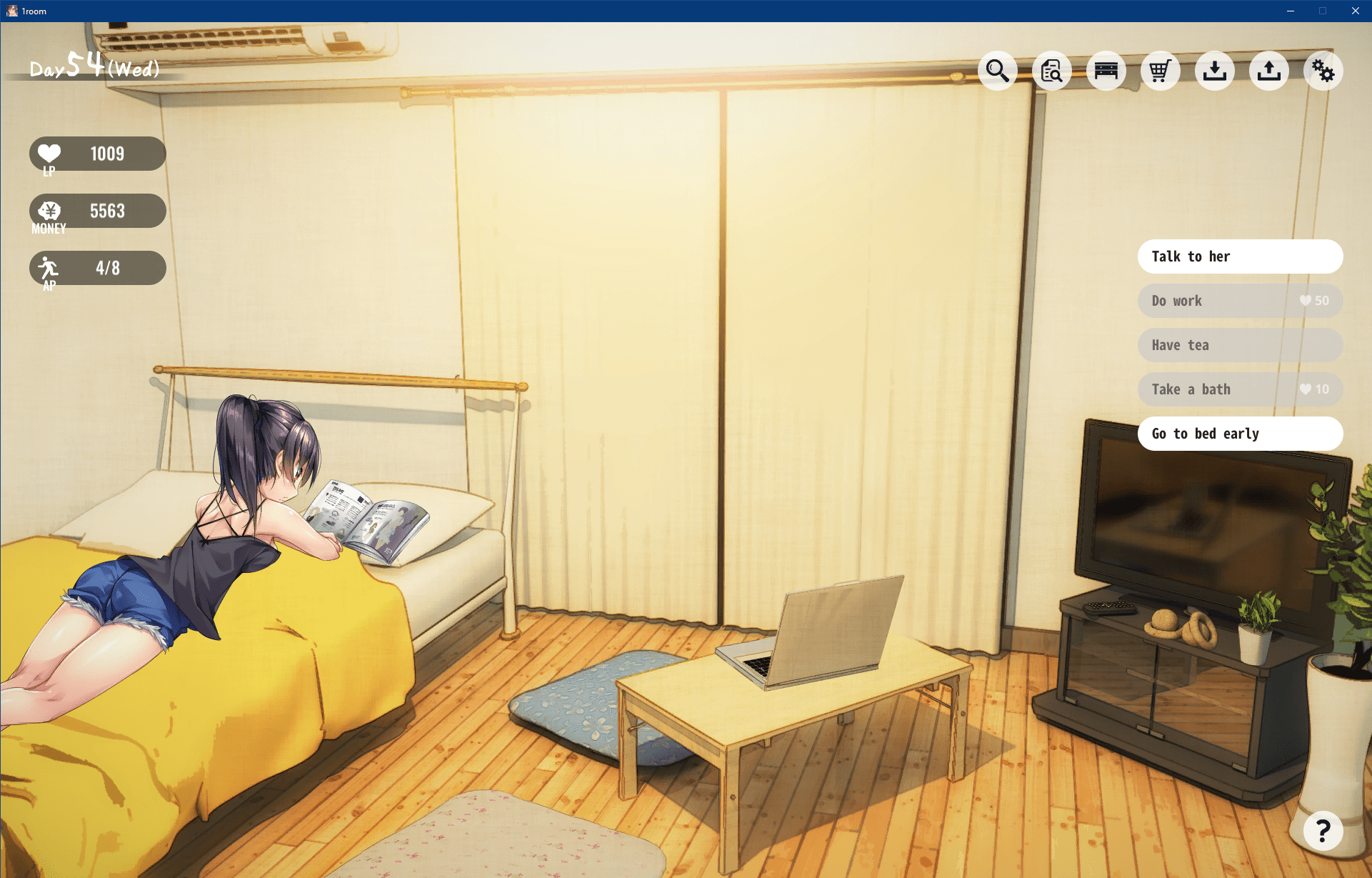Open the magnifier zoom tool
This screenshot has height=878, width=1372.
[998, 71]
